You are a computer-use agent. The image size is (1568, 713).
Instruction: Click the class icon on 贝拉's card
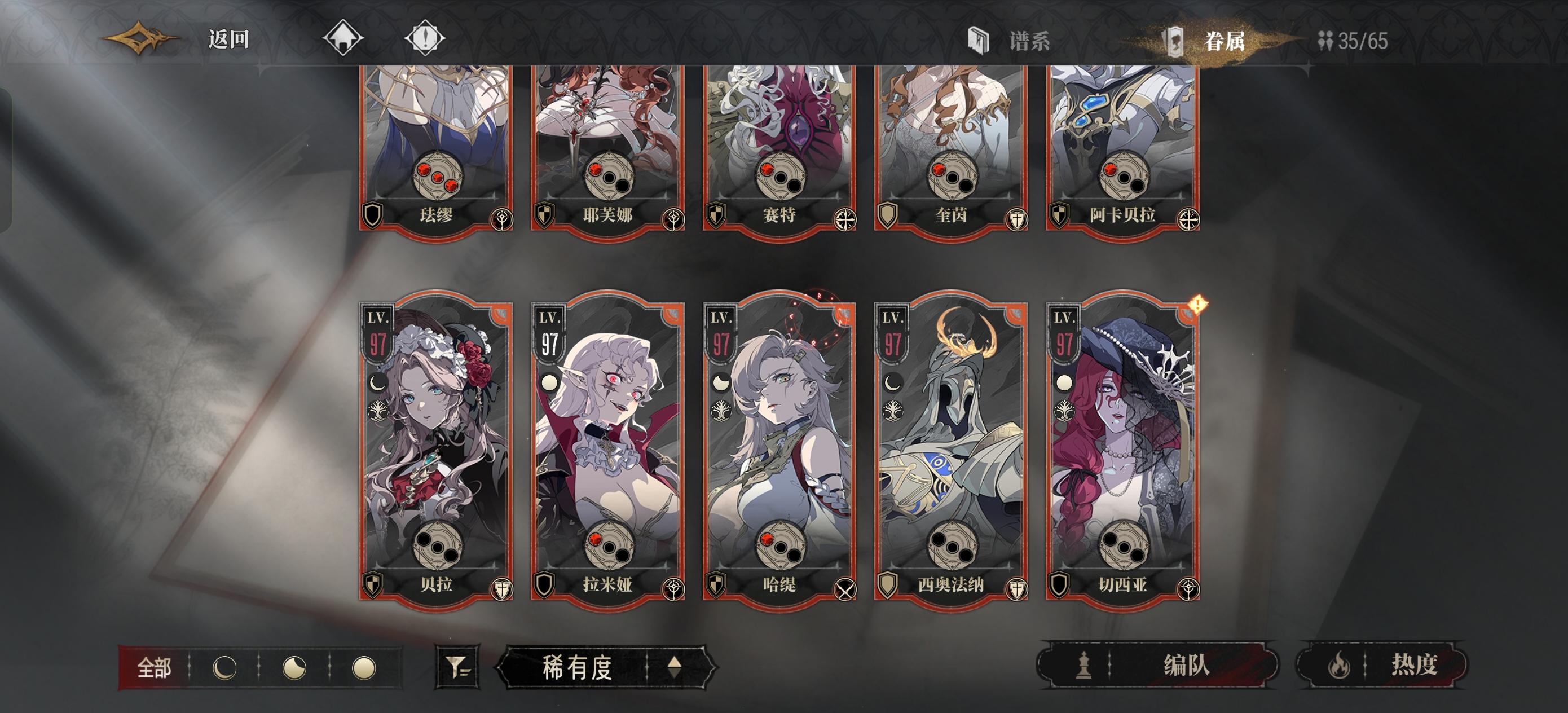point(502,589)
